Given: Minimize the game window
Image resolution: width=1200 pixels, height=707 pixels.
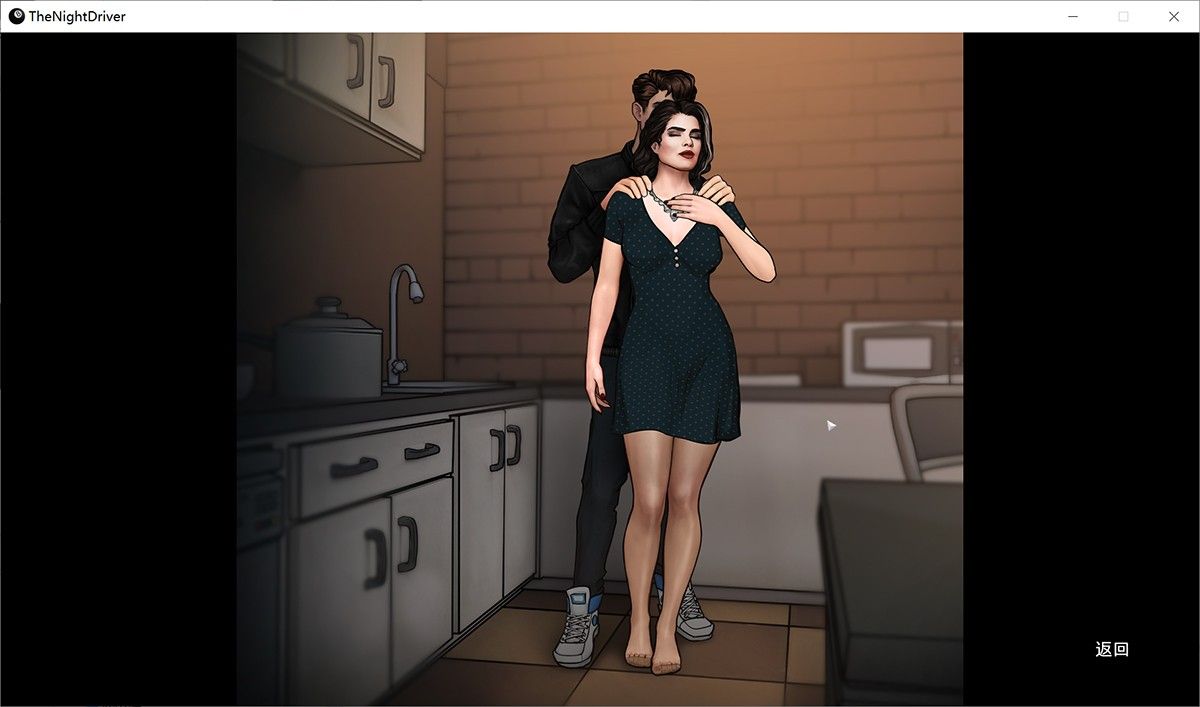Looking at the screenshot, I should [1072, 16].
